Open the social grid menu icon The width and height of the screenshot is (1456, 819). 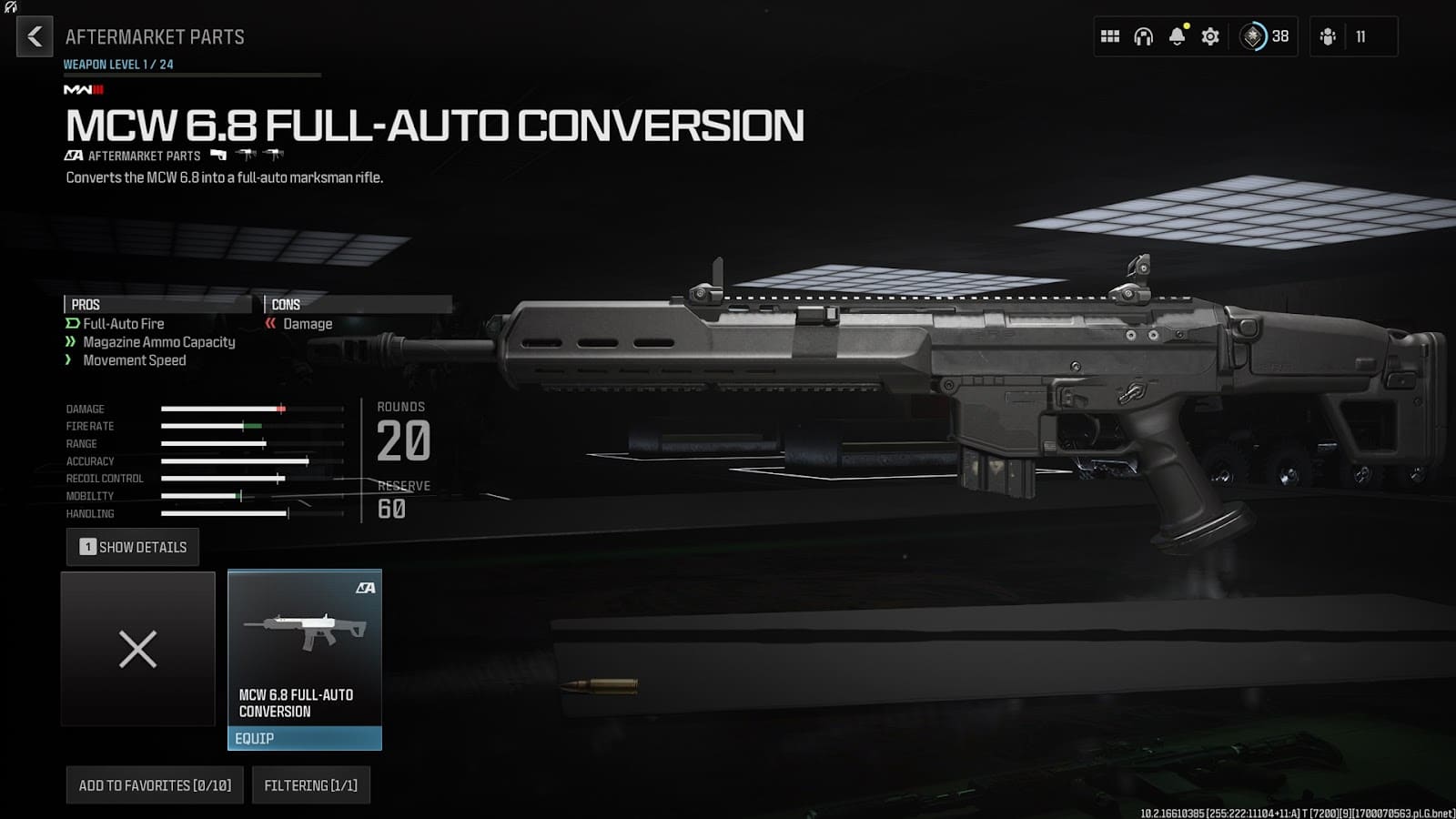tap(1109, 36)
